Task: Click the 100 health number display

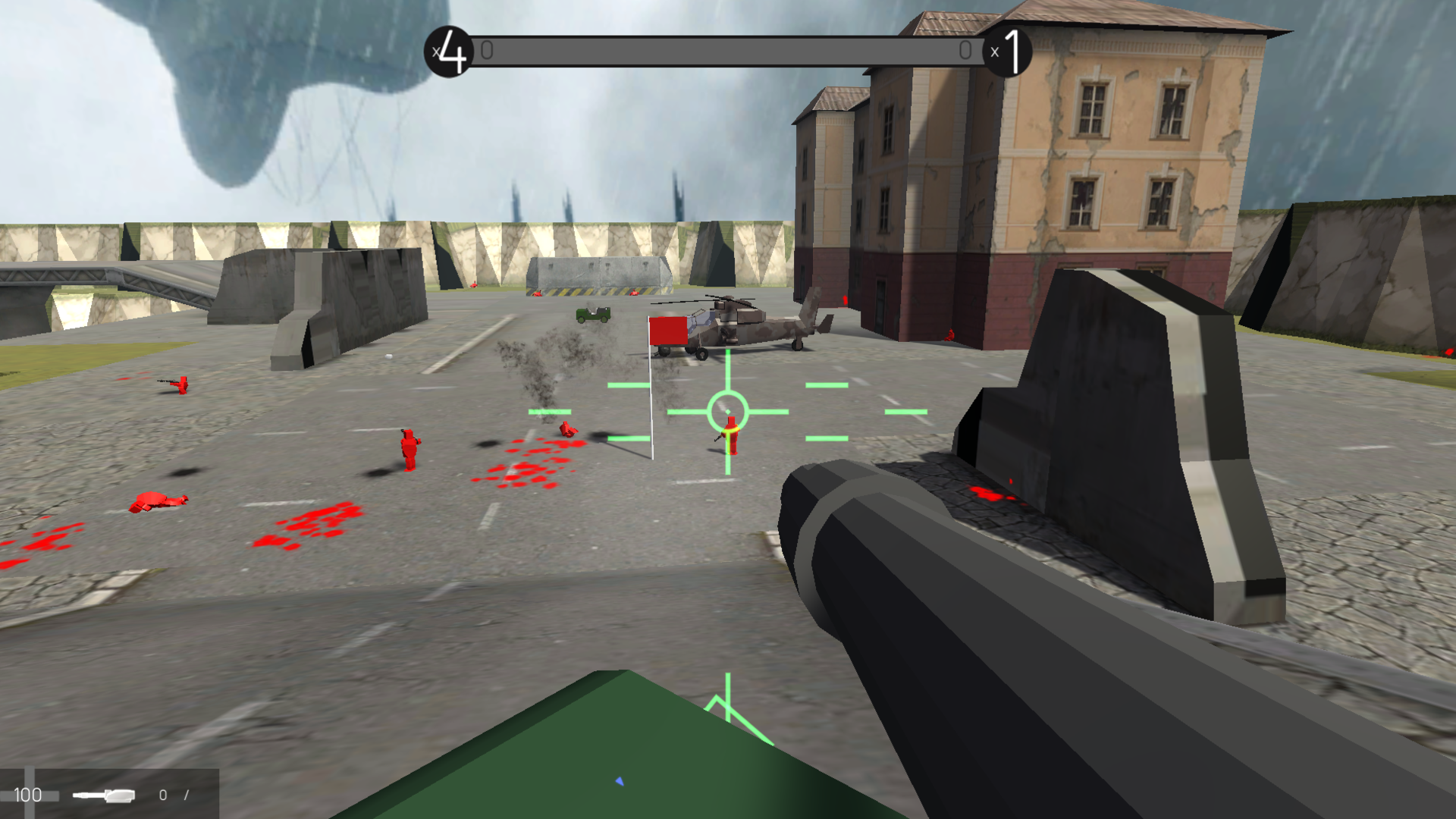Action: 27,795
